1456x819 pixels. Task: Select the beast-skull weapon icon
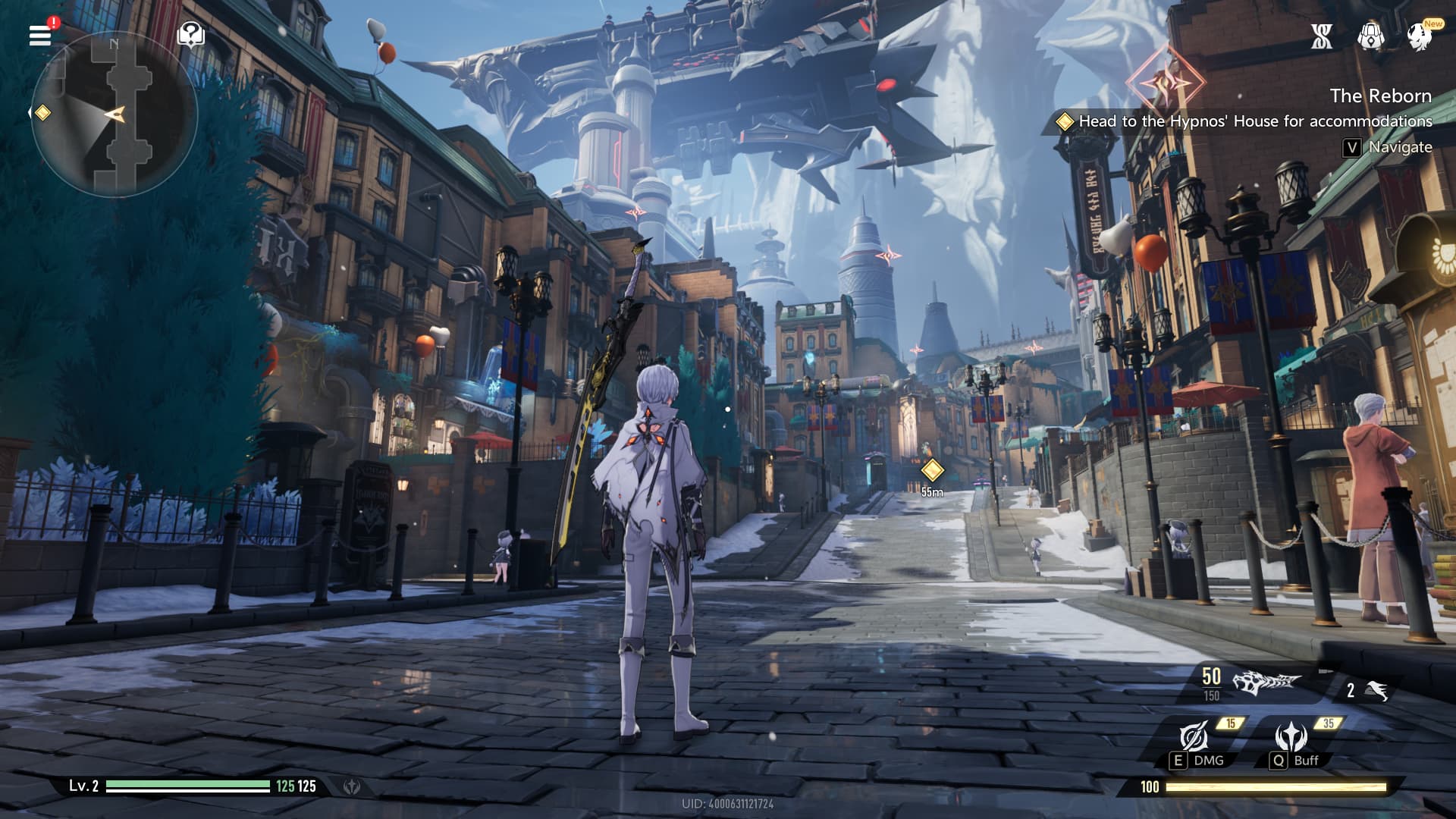1265,682
